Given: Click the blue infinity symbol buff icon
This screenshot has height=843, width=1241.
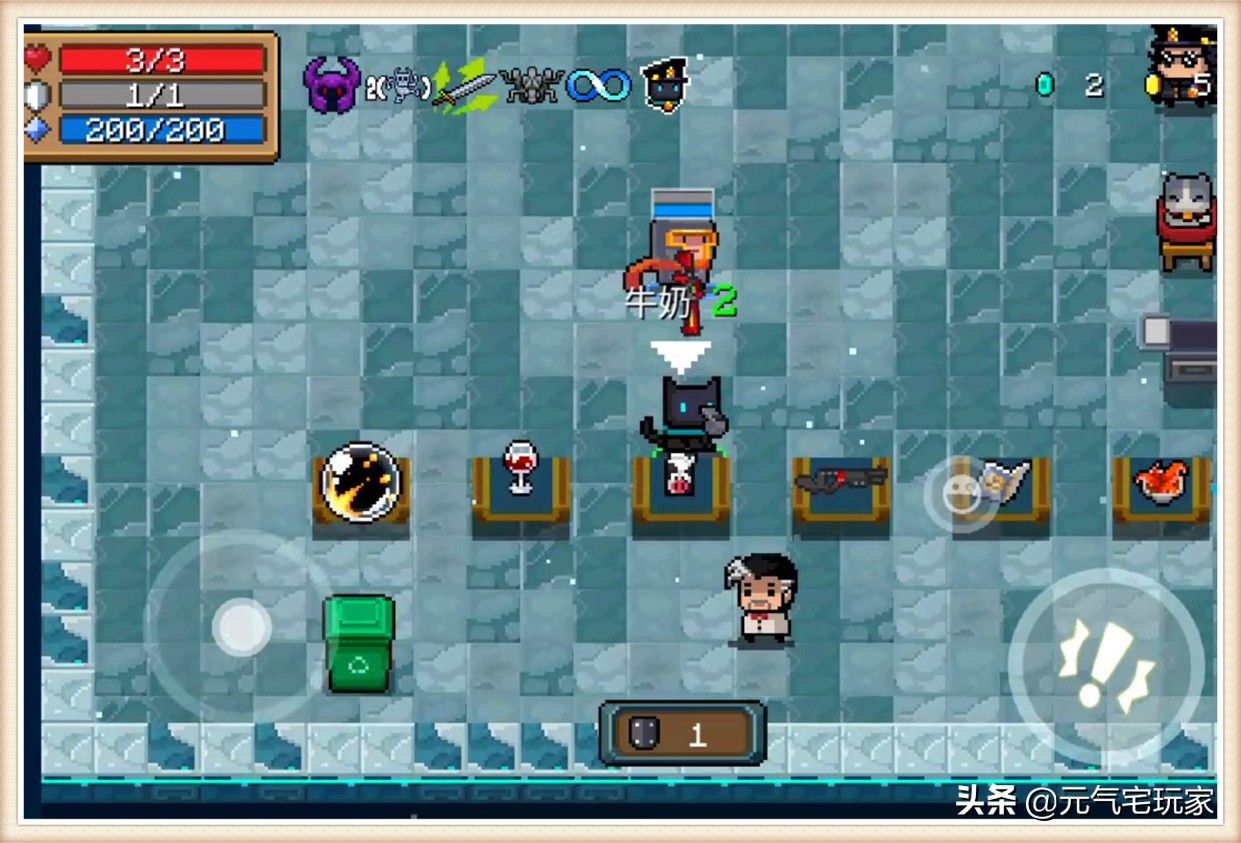Looking at the screenshot, I should (599, 86).
